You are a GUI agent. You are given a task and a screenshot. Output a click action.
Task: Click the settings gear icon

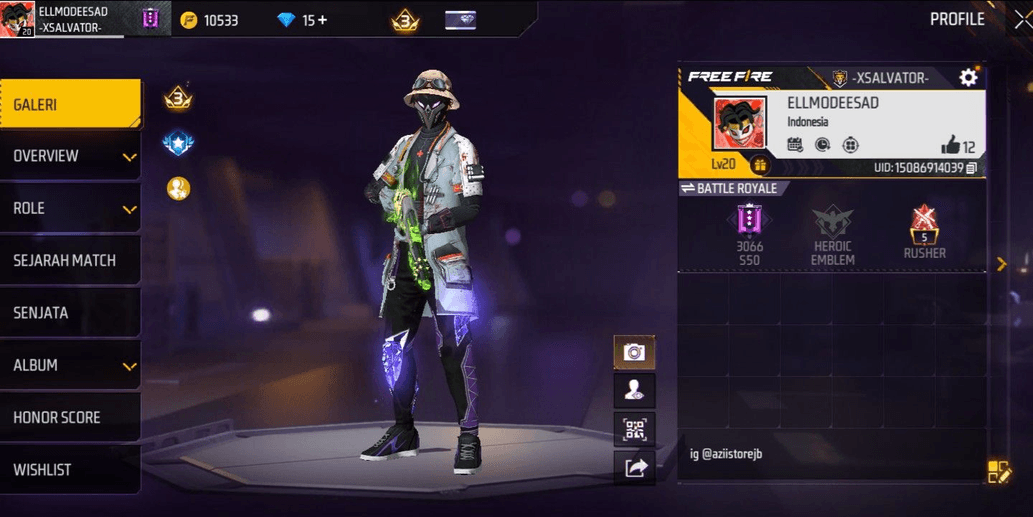(x=968, y=78)
